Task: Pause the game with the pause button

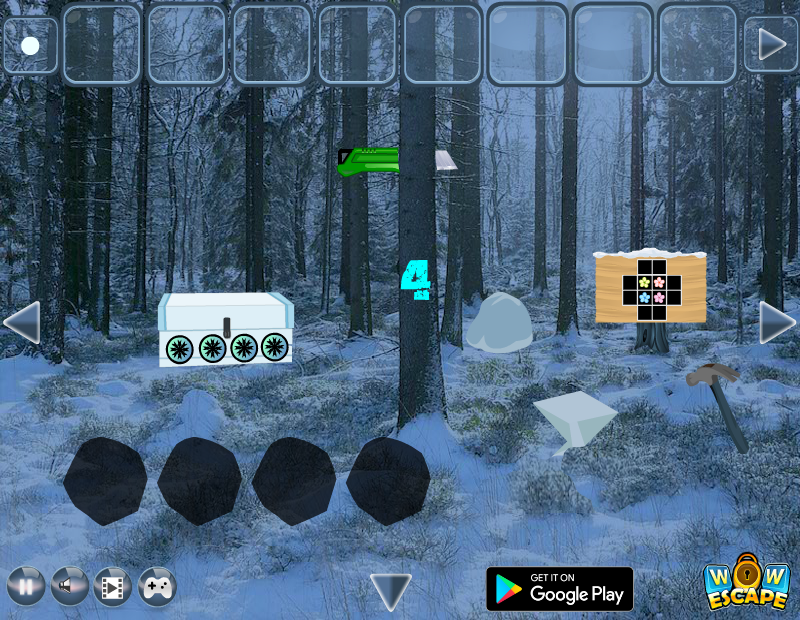Action: tap(26, 586)
